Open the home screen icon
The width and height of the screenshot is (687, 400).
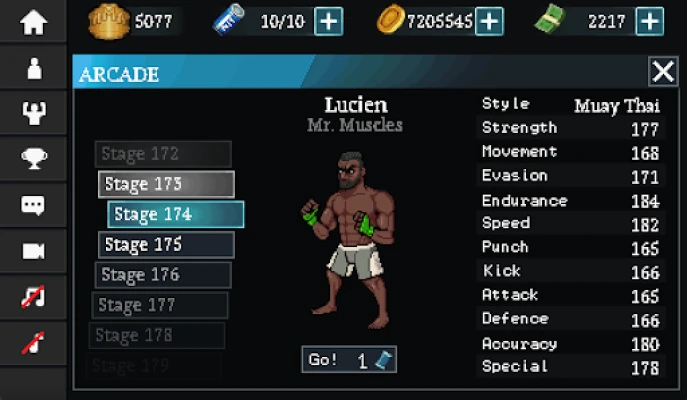tap(34, 22)
